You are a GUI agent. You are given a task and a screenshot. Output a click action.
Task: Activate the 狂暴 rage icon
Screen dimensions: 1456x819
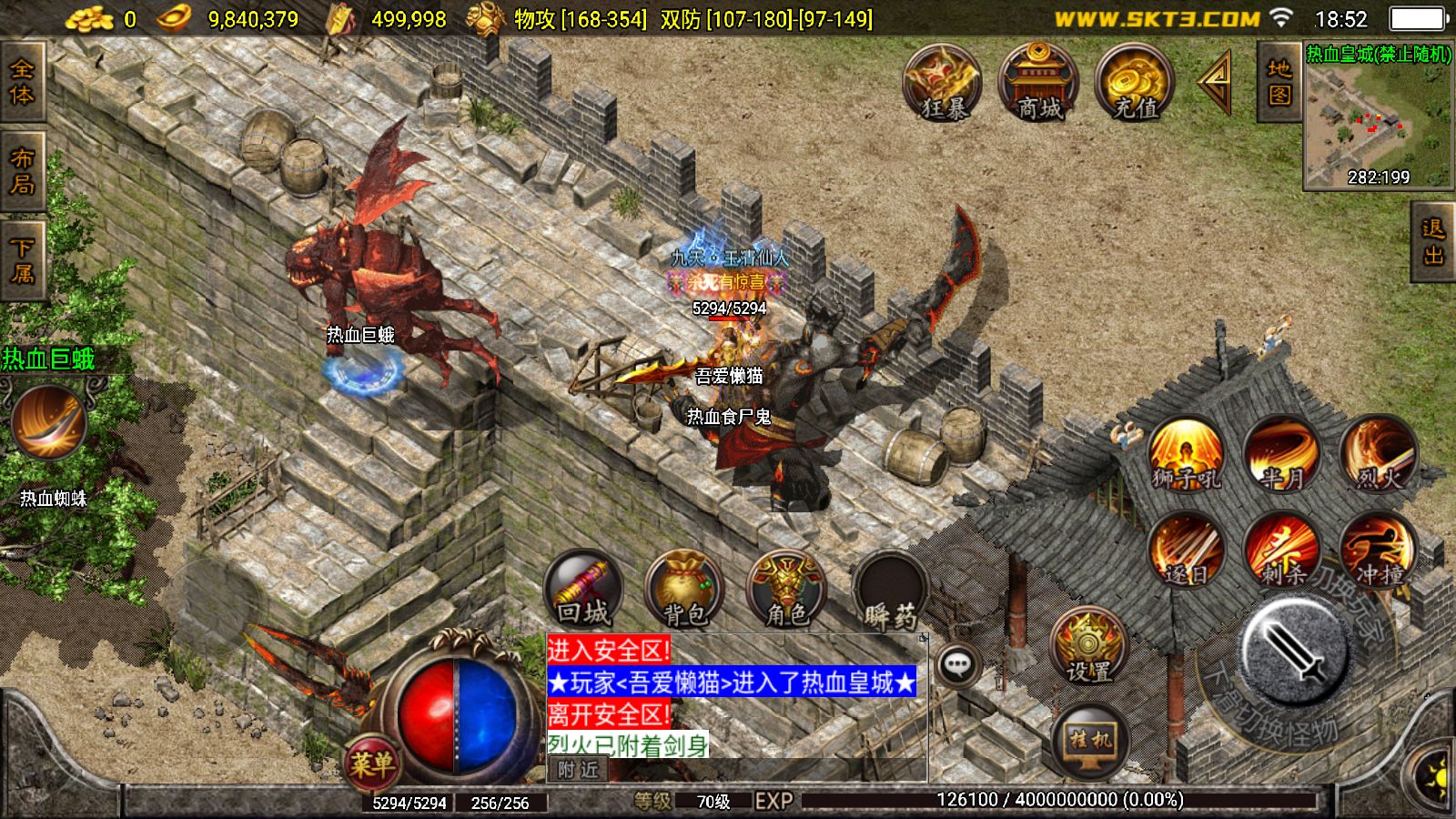point(943,84)
